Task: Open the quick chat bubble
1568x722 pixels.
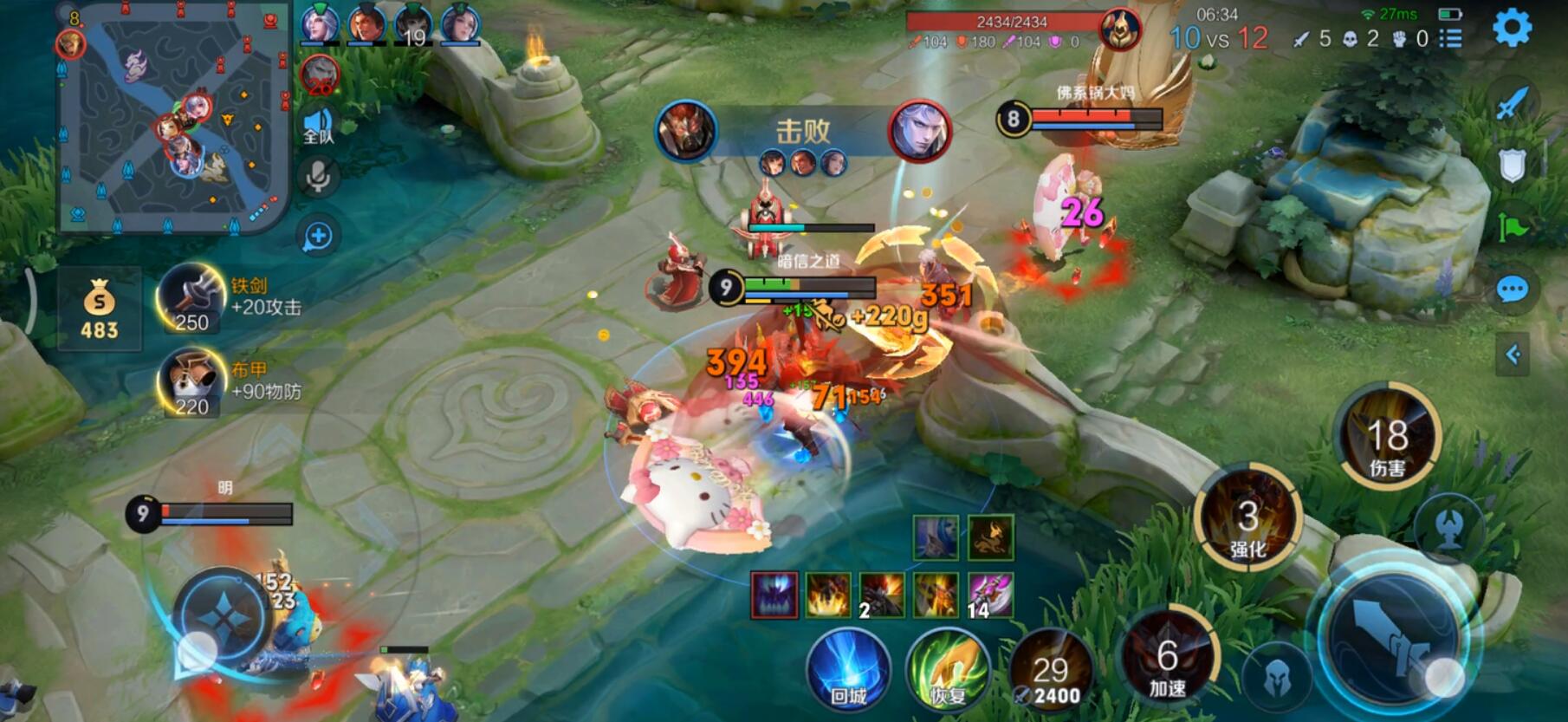Action: pyautogui.click(x=1512, y=289)
